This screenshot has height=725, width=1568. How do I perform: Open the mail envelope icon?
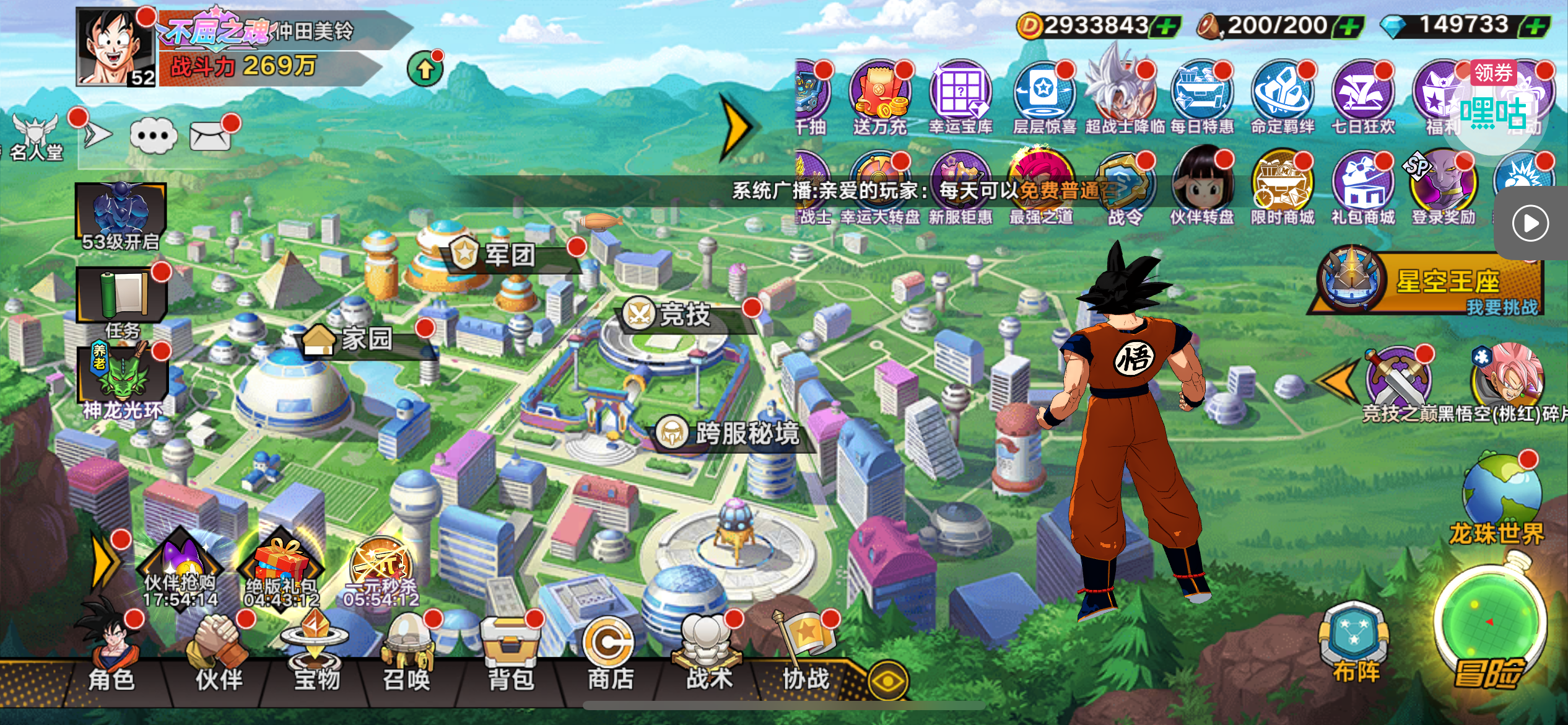(211, 136)
